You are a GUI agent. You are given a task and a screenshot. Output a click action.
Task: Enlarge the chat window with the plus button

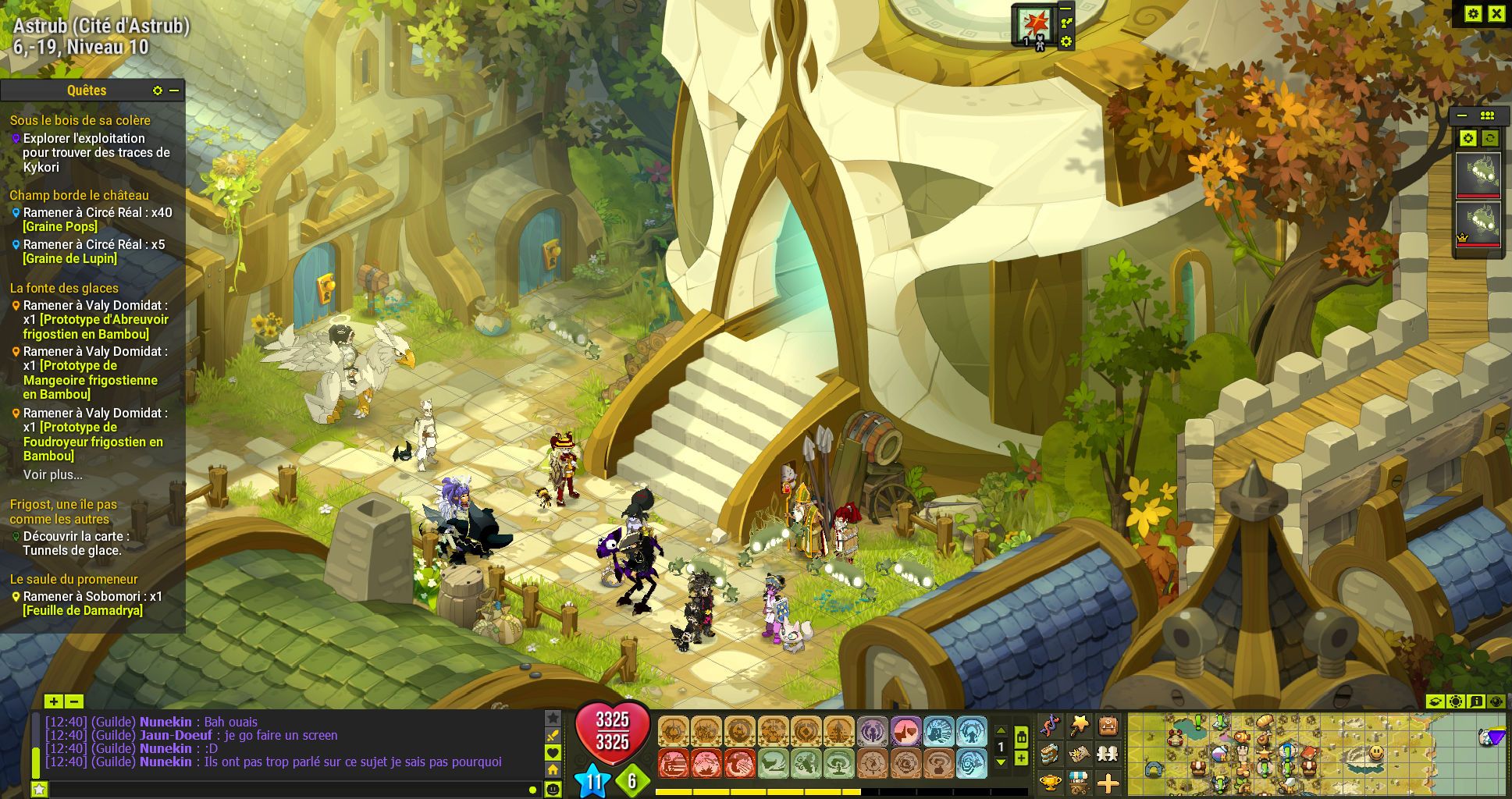(x=53, y=701)
